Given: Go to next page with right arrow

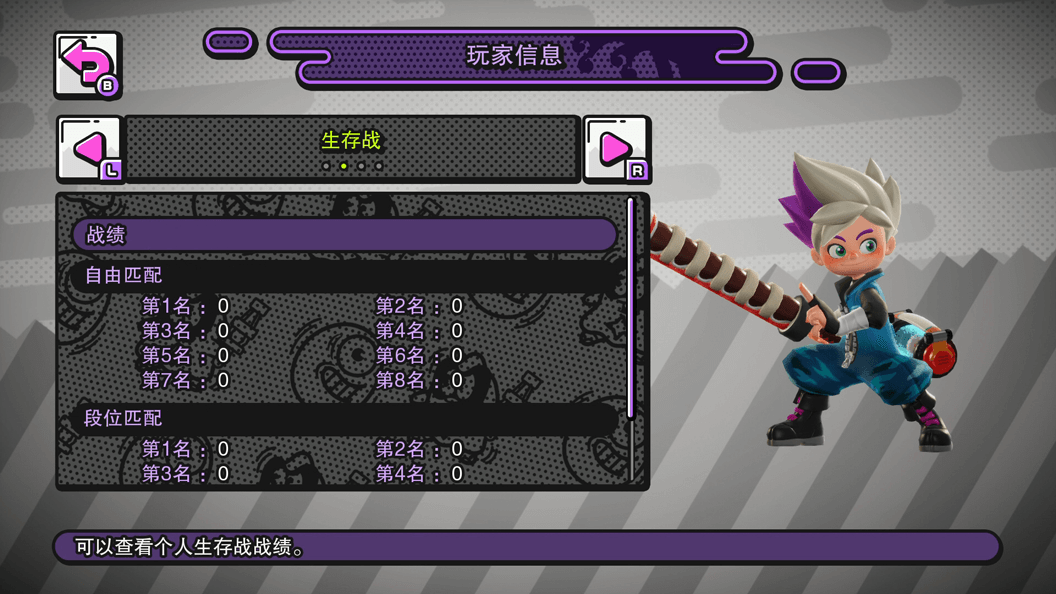Looking at the screenshot, I should (616, 150).
